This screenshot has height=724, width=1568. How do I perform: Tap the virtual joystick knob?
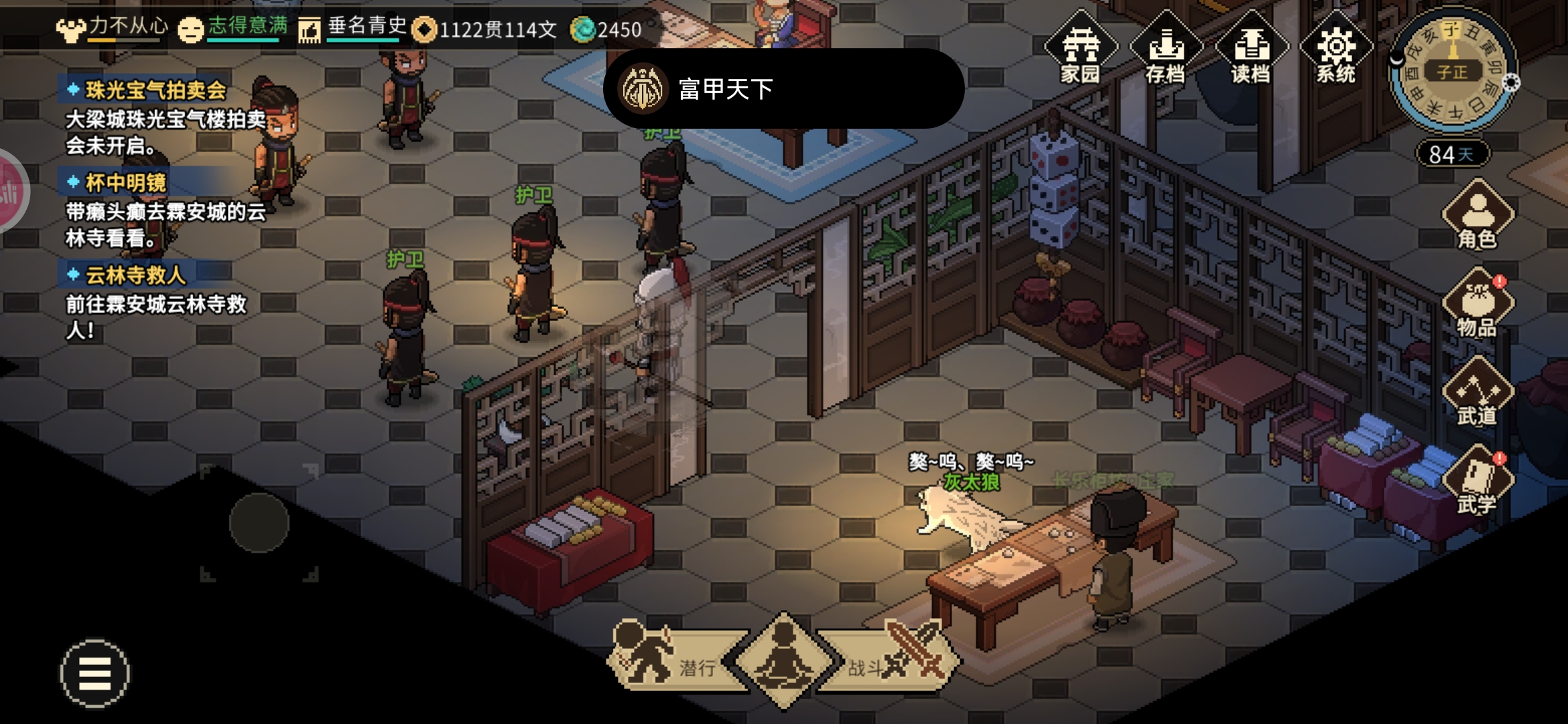259,523
